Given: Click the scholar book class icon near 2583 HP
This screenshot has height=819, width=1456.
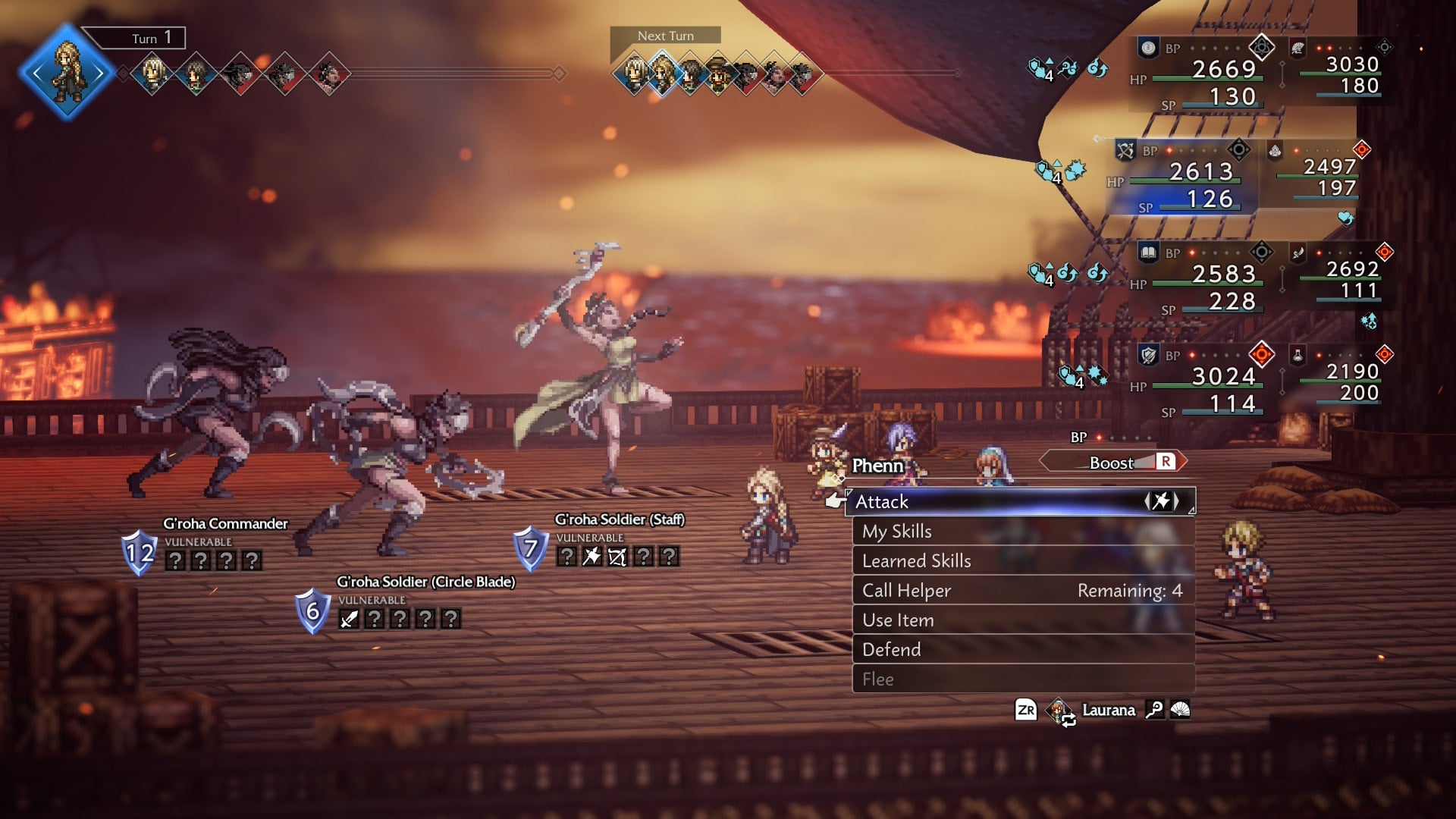Looking at the screenshot, I should click(x=1147, y=253).
